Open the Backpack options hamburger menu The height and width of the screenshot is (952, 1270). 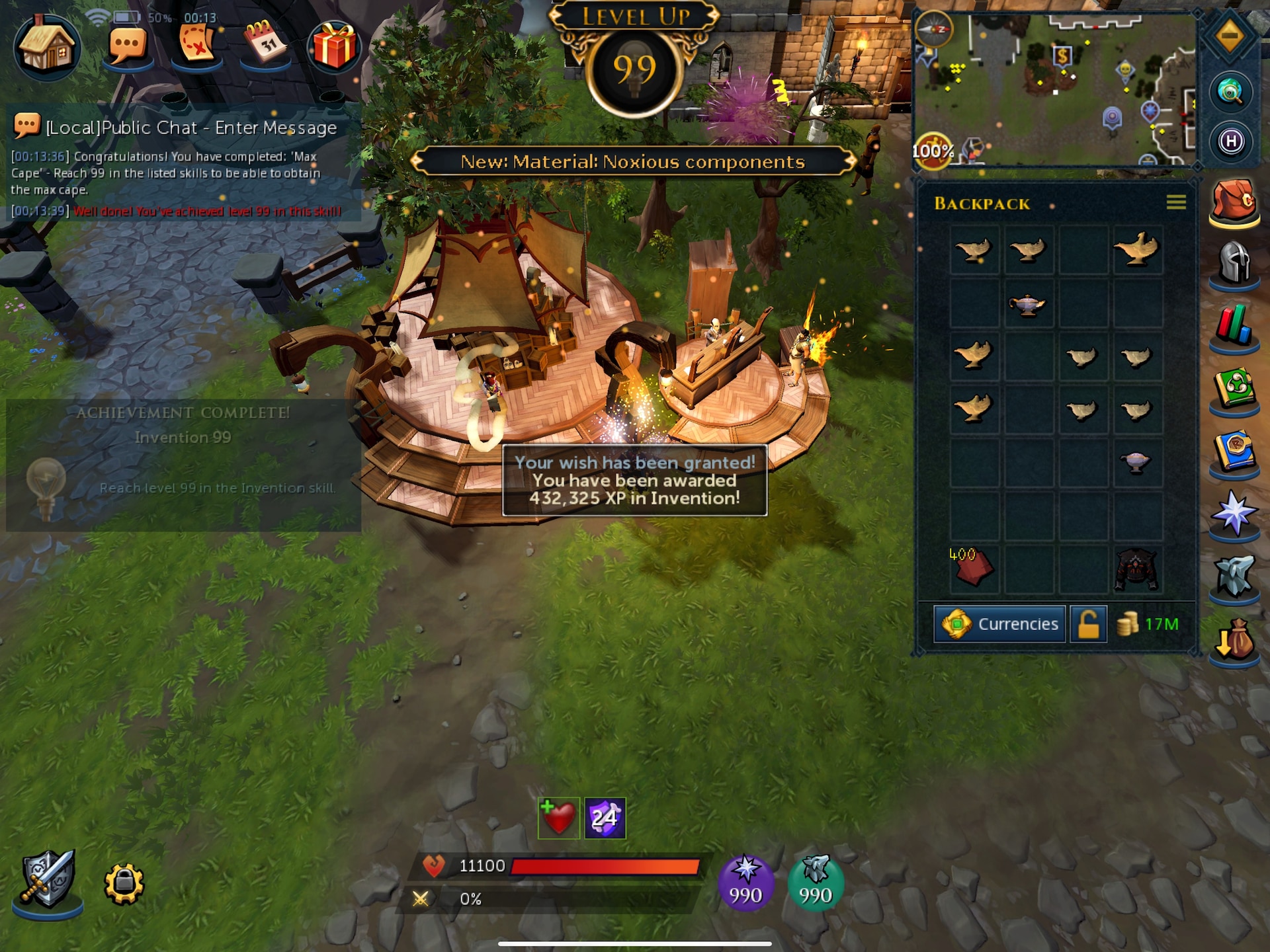point(1175,202)
